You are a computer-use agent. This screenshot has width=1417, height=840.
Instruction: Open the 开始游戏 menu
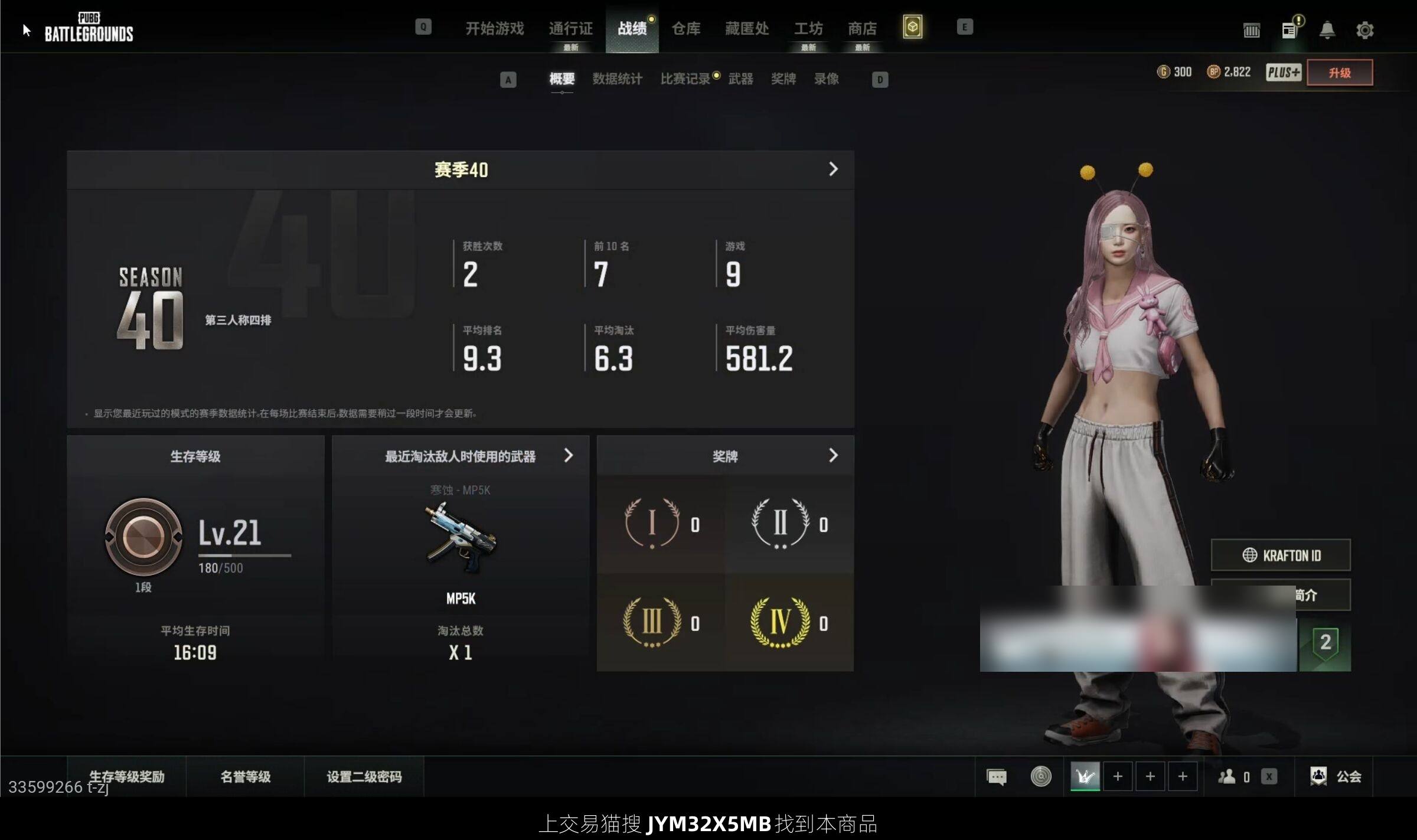click(x=494, y=28)
